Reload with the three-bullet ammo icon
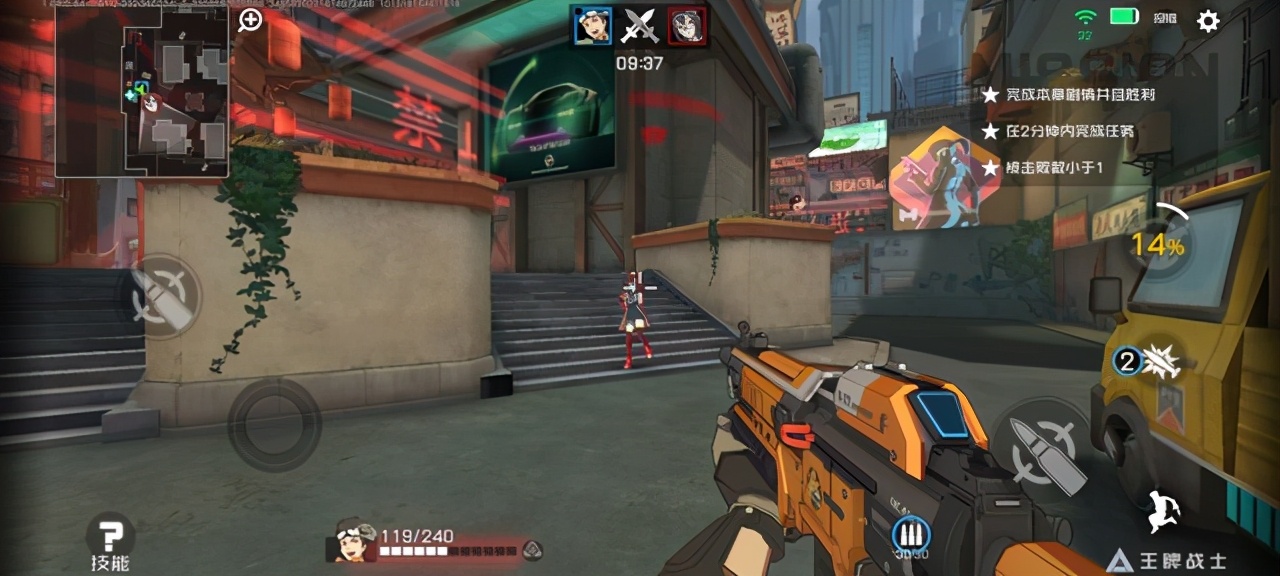The width and height of the screenshot is (1280, 576). 910,534
